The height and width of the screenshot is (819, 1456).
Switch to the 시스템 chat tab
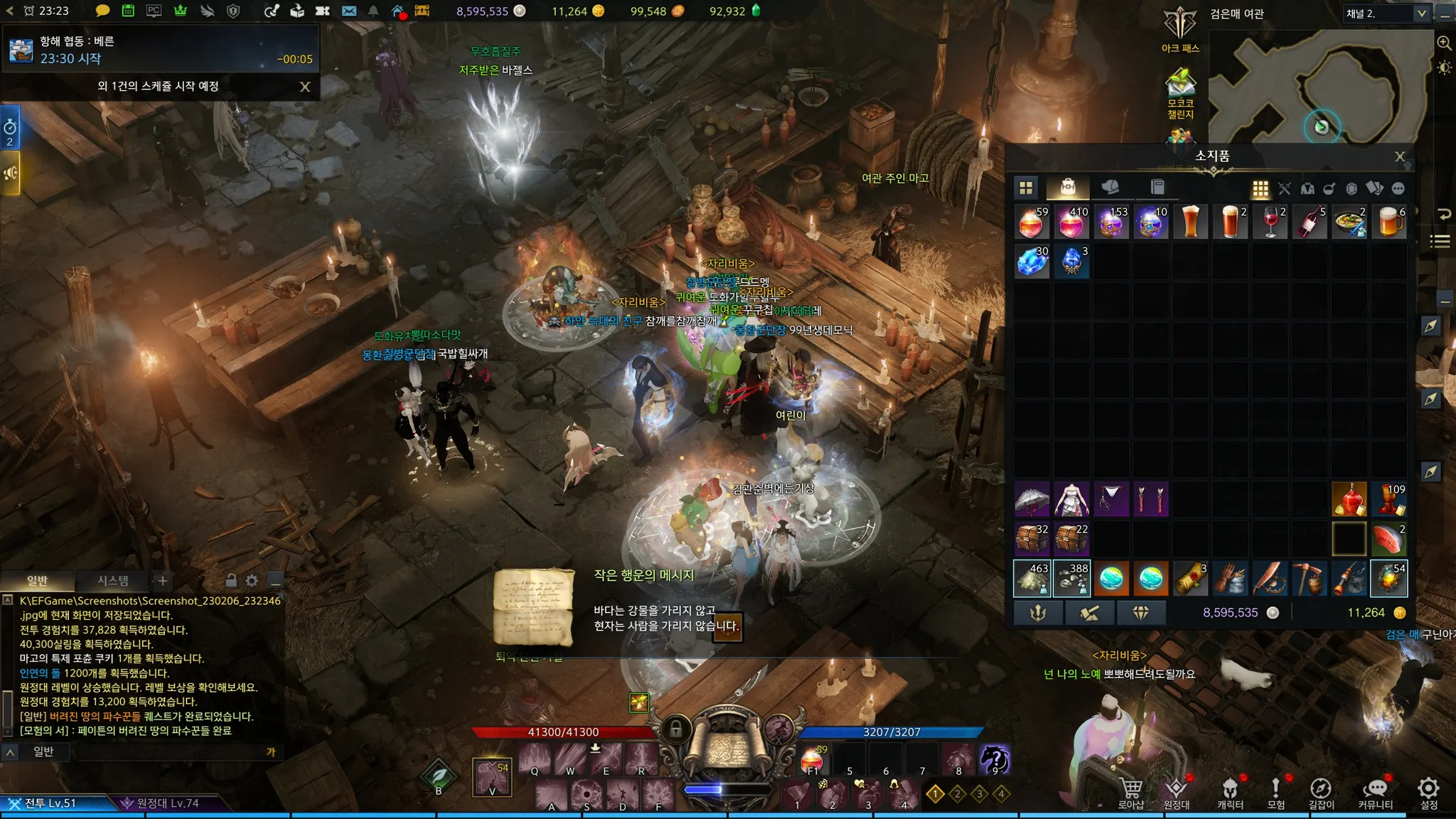coord(112,581)
